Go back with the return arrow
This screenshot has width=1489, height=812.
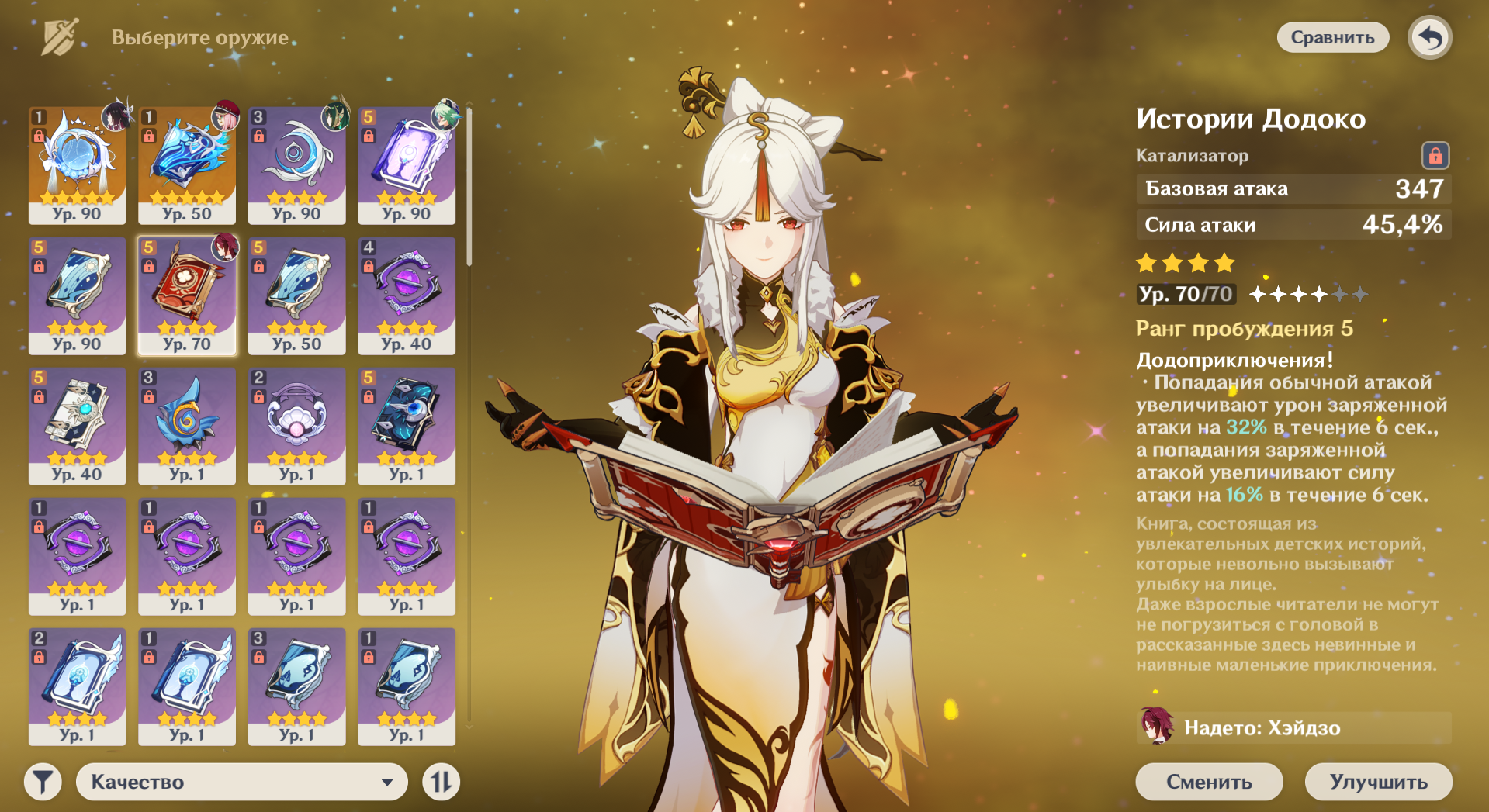click(1430, 37)
